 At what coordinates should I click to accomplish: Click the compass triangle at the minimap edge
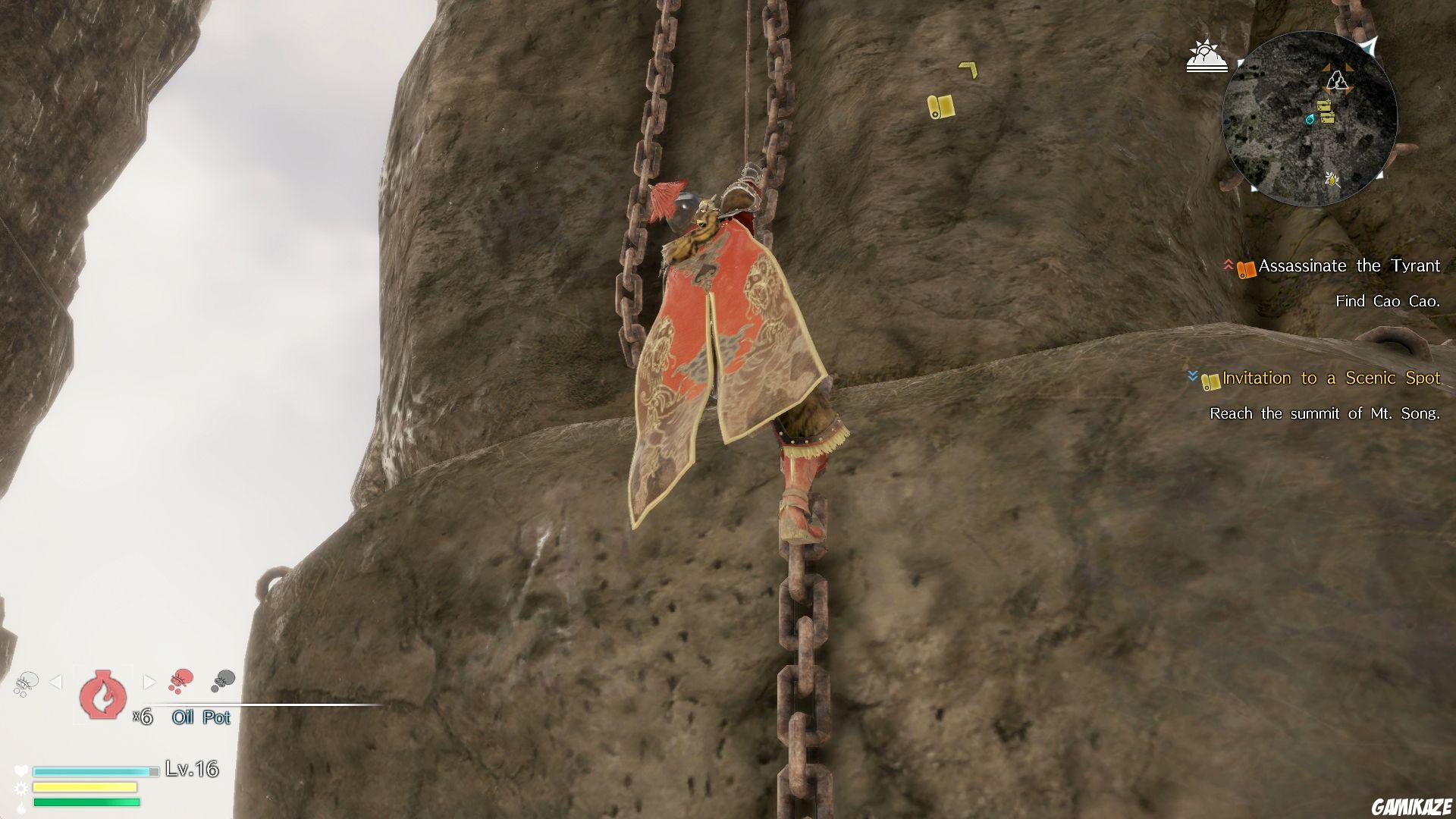[x=1370, y=47]
